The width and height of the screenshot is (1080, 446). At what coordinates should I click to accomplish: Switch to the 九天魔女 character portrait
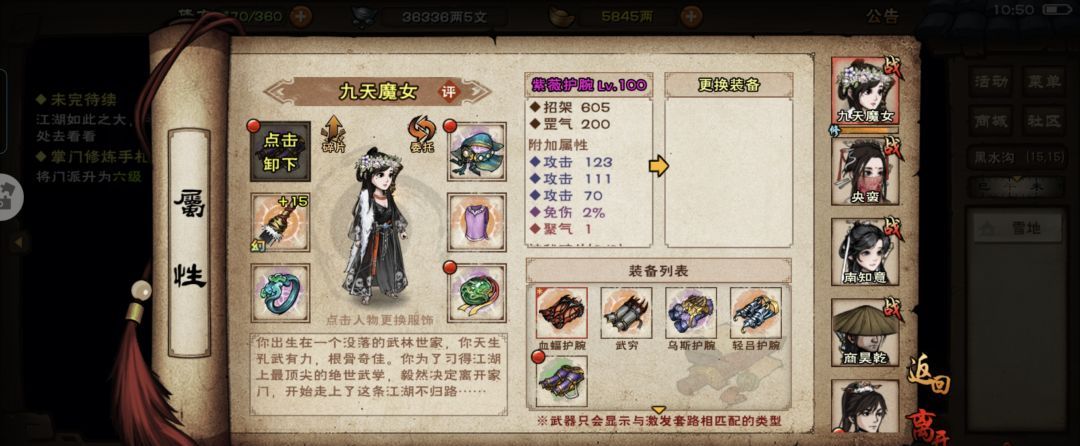pyautogui.click(x=863, y=92)
